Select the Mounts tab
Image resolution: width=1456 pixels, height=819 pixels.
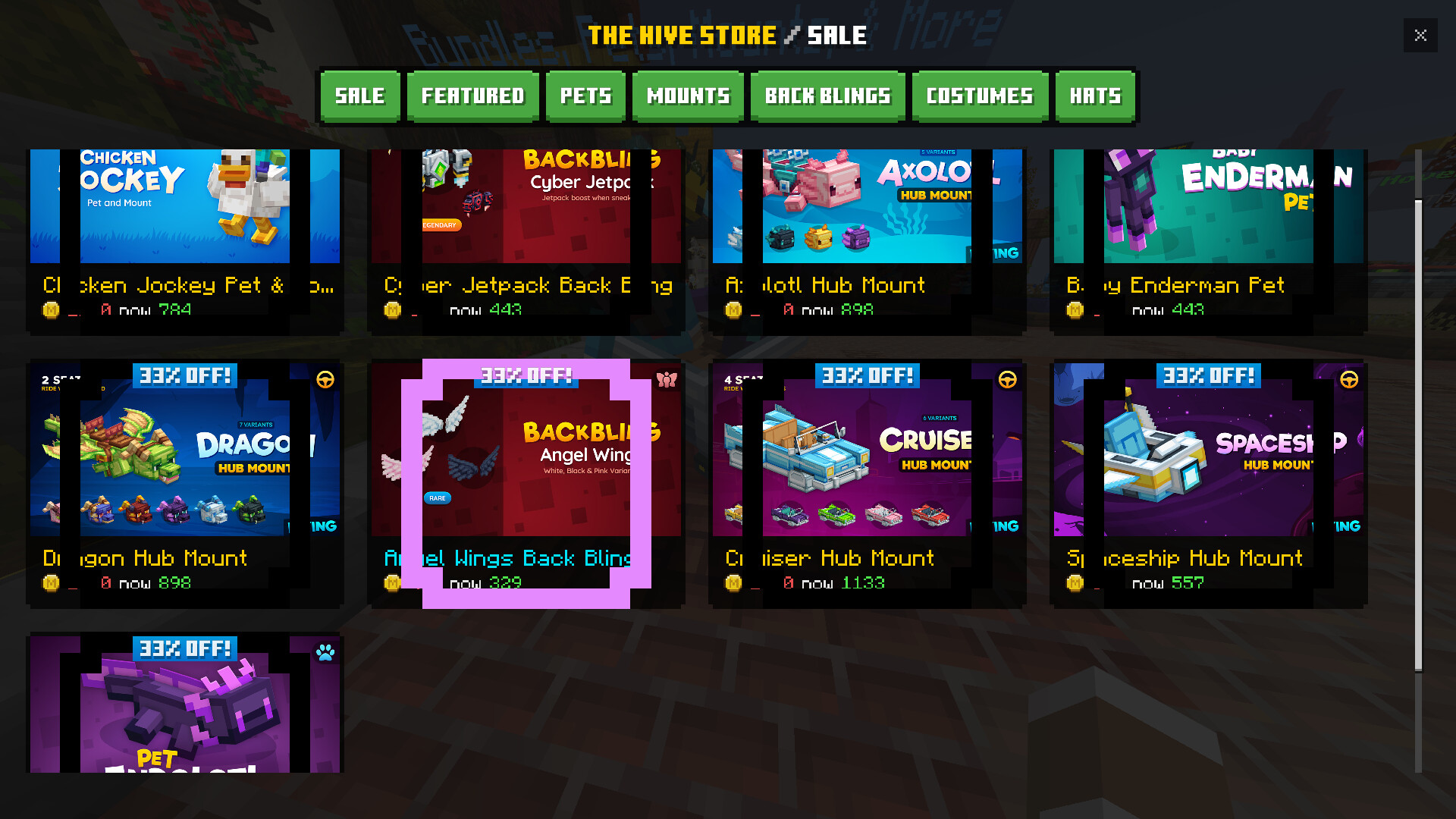tap(688, 96)
